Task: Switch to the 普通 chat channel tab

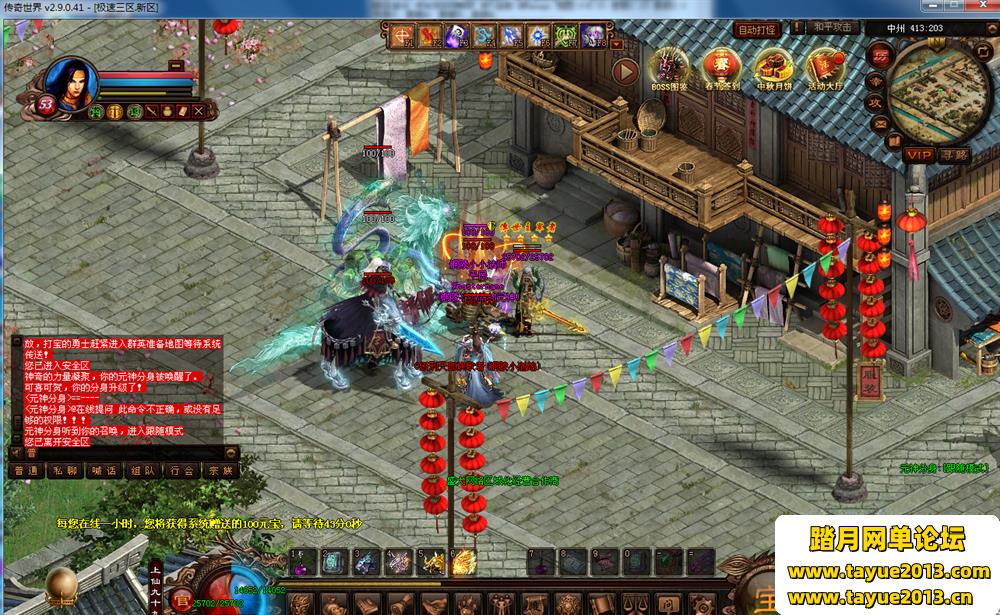Action: 26,470
